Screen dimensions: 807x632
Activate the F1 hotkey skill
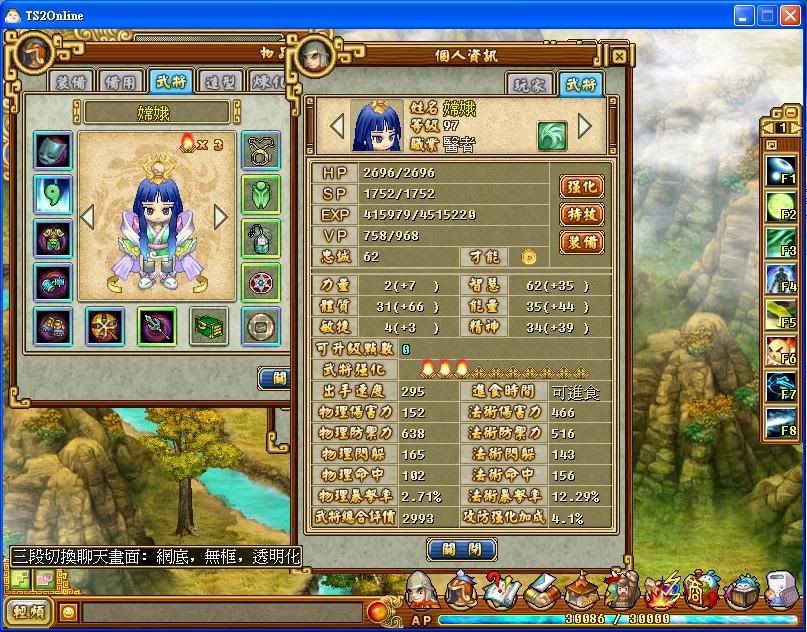click(x=781, y=172)
